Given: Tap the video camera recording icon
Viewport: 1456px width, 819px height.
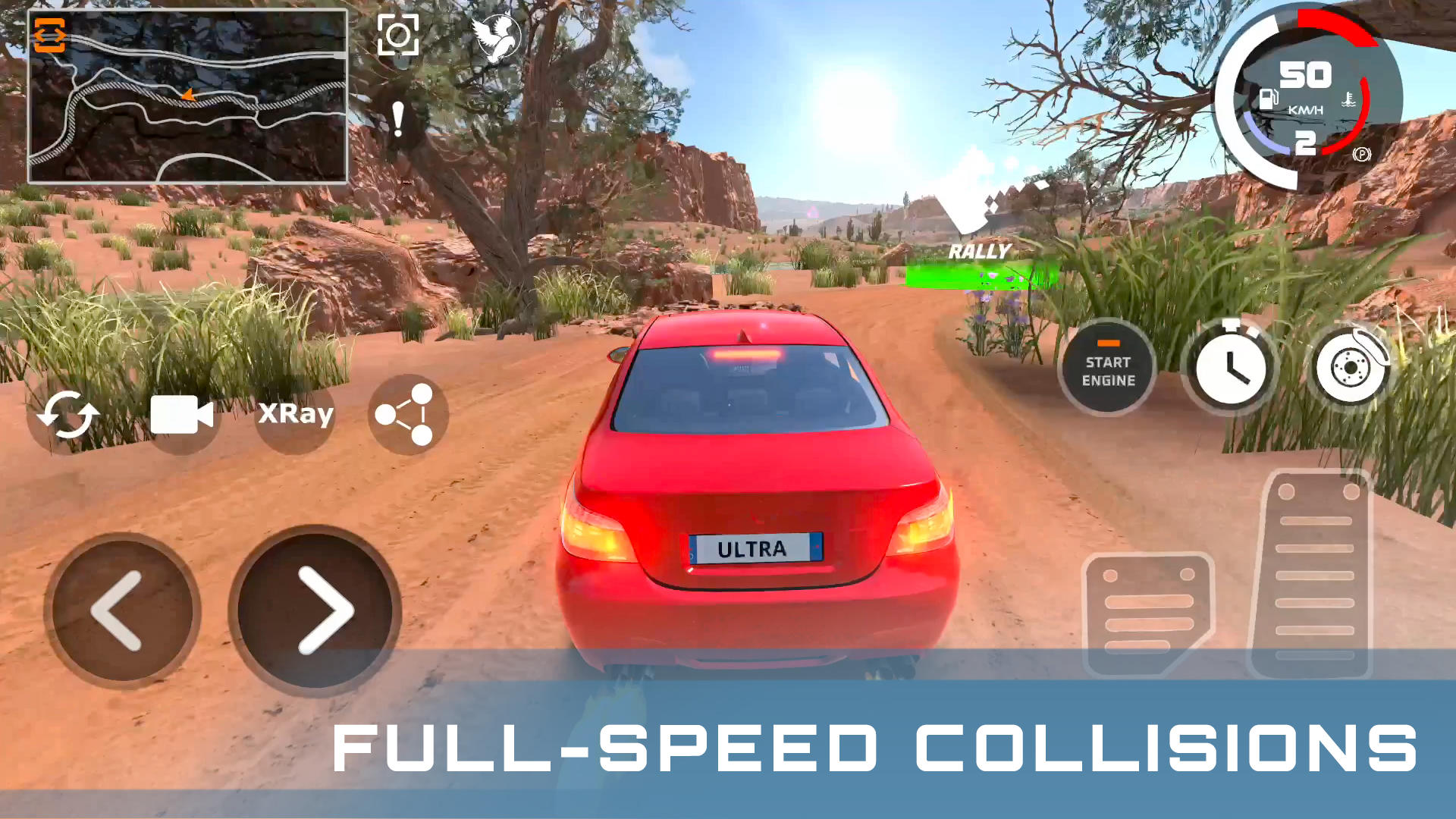Looking at the screenshot, I should (182, 413).
